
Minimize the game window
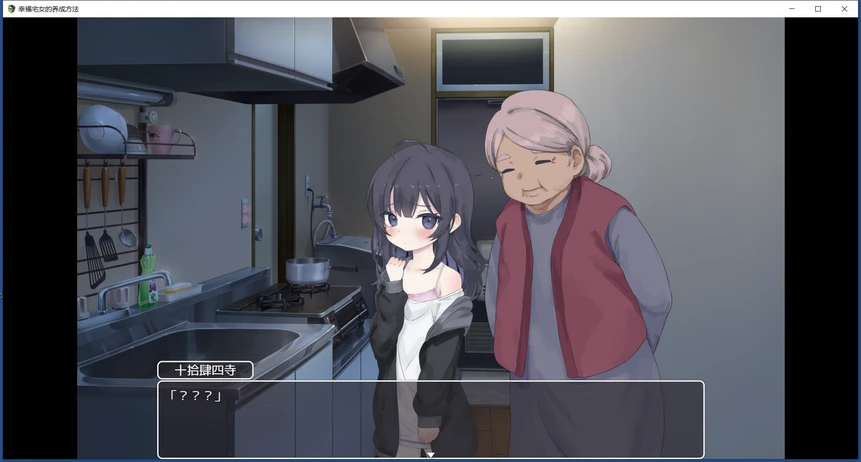click(791, 9)
